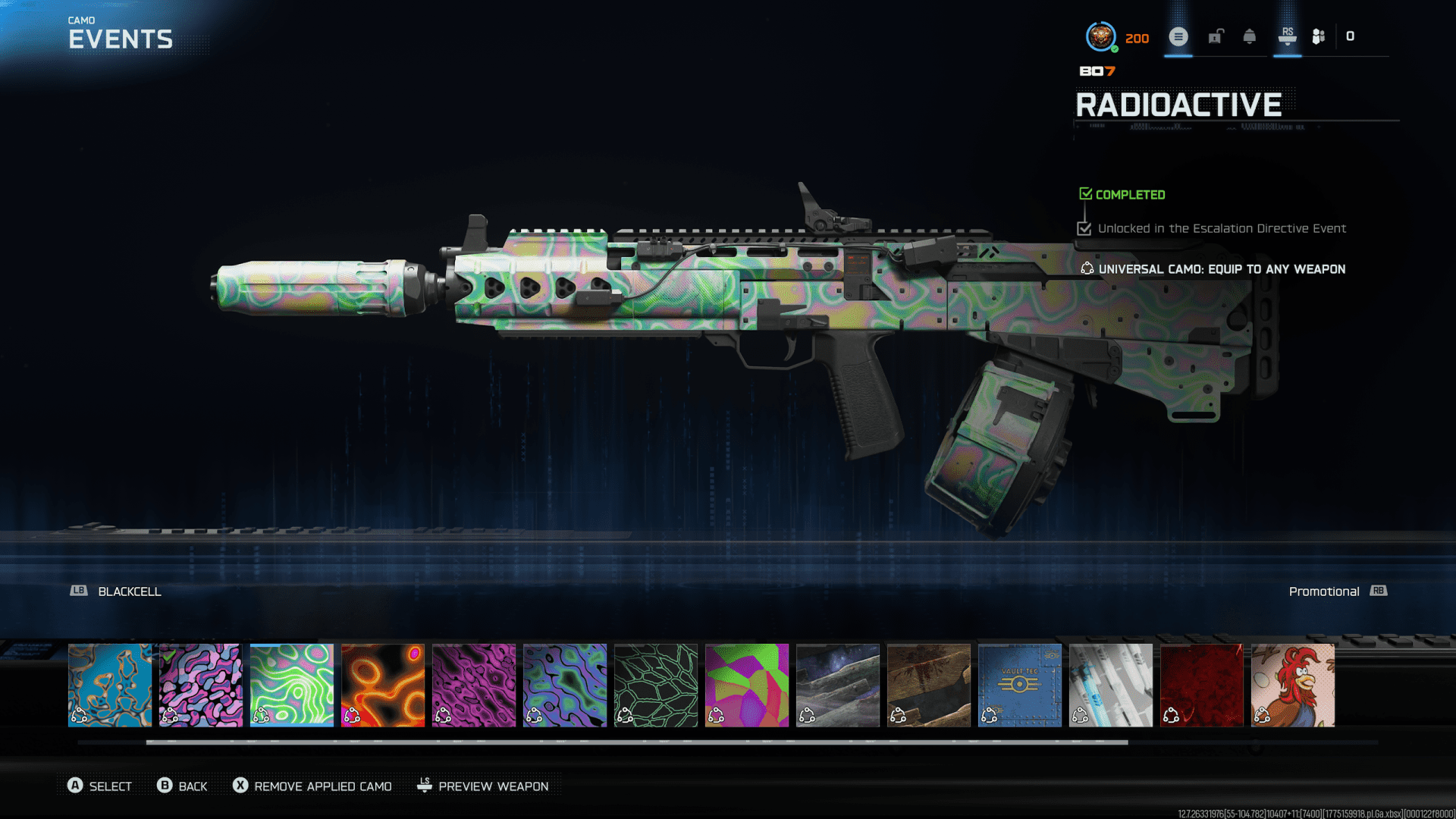The width and height of the screenshot is (1456, 819).
Task: Choose the dark red camo thumbnail
Action: click(1202, 685)
